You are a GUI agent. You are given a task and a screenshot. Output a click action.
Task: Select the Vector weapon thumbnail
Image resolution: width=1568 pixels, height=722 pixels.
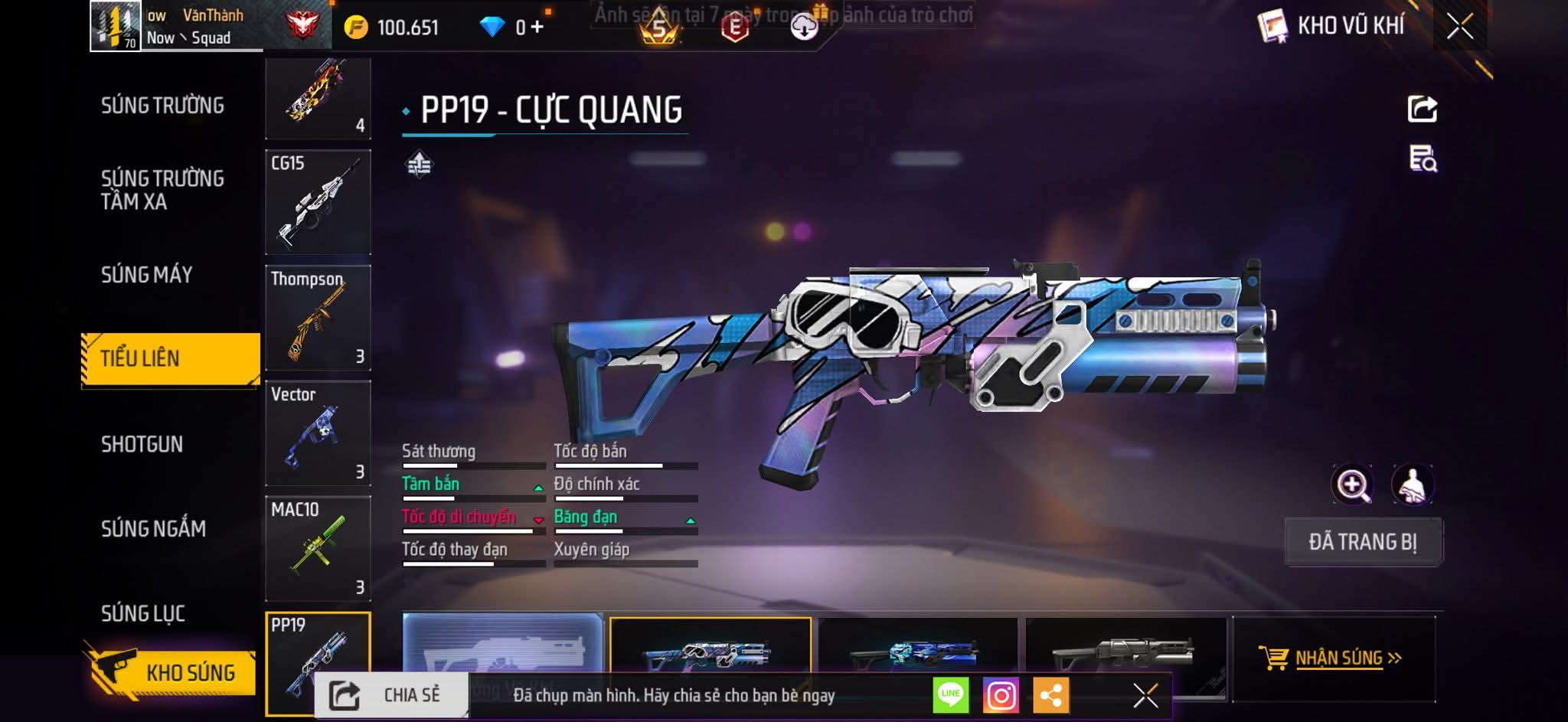(x=318, y=433)
